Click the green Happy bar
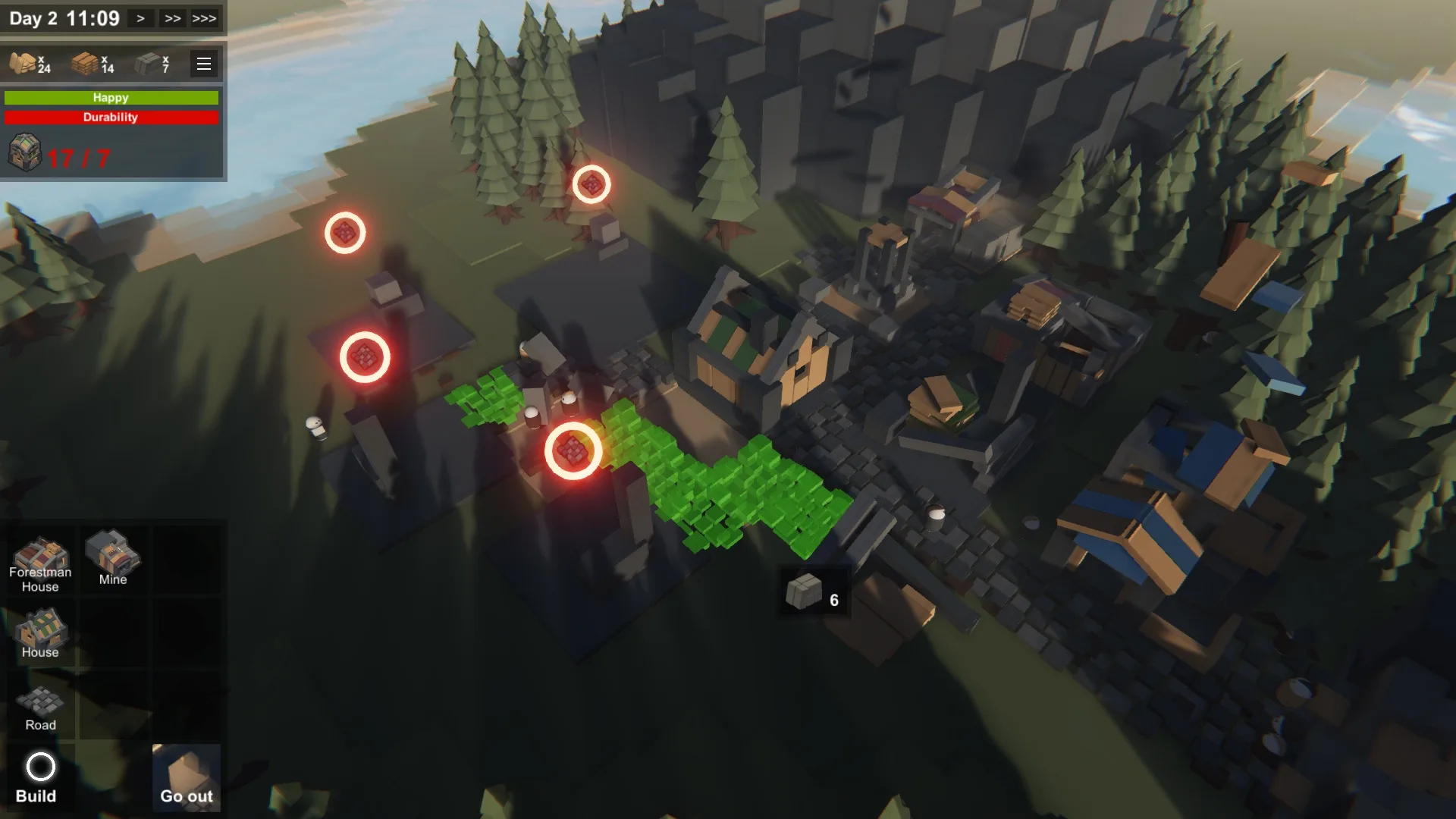1456x819 pixels. [x=111, y=97]
